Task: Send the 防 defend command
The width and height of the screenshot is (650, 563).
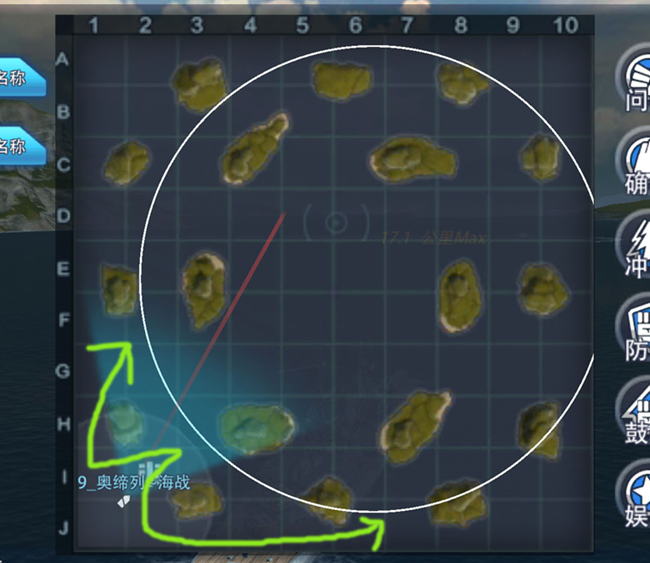Action: [x=634, y=328]
